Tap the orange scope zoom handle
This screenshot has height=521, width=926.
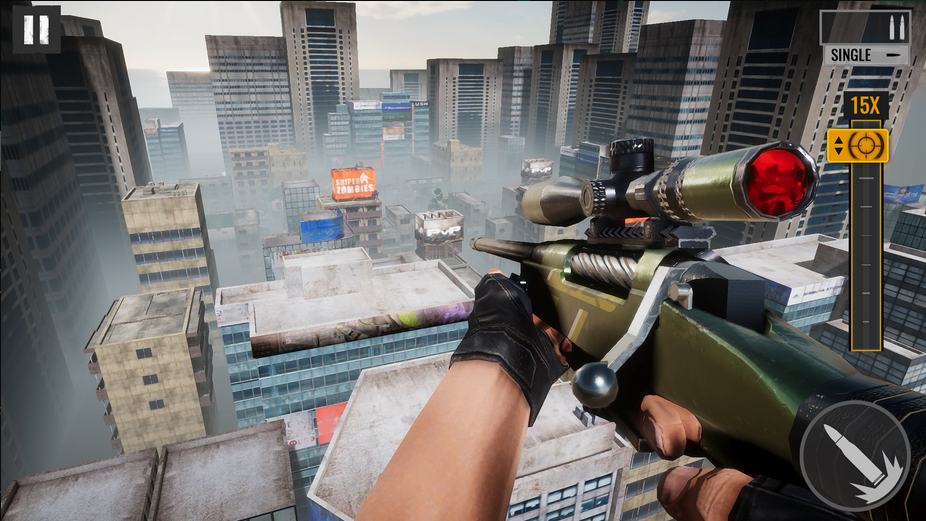pos(858,146)
